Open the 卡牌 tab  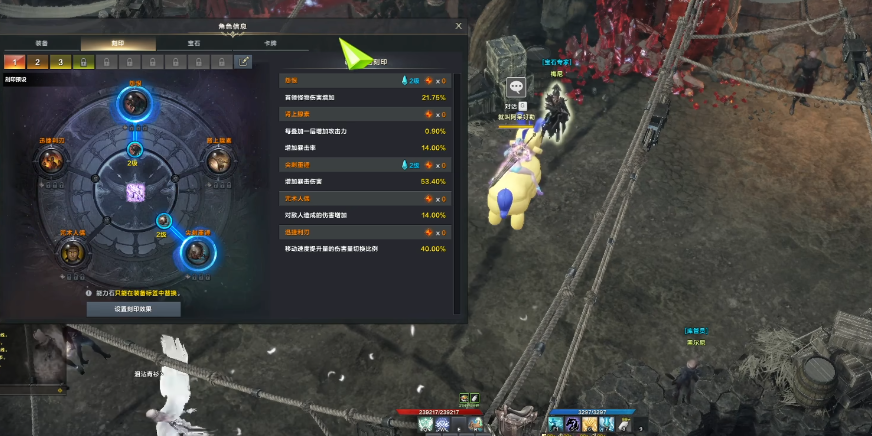[269, 44]
